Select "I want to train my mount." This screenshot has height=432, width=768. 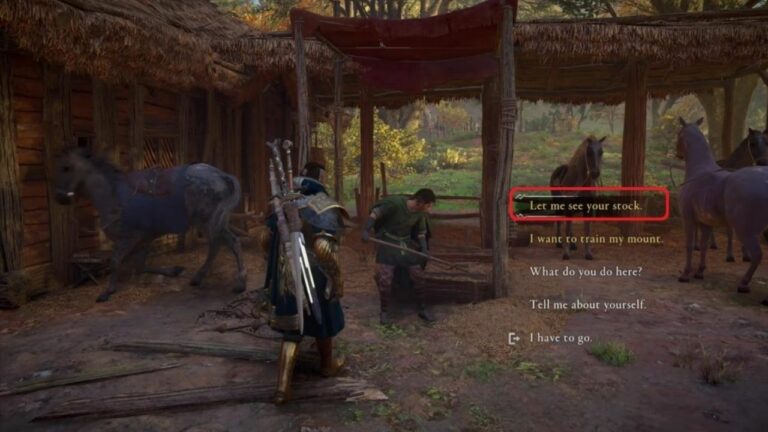click(x=593, y=239)
